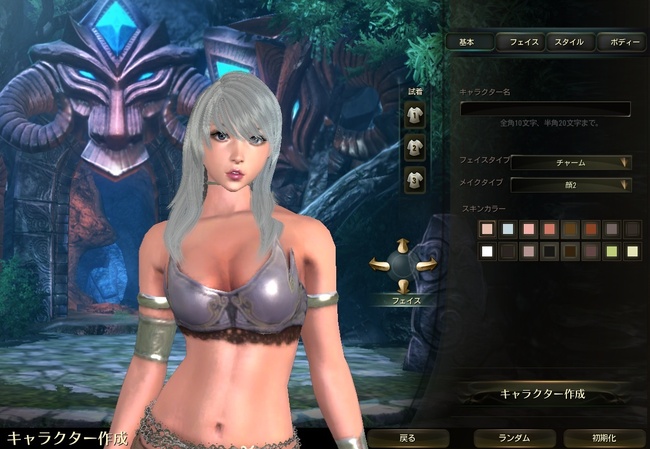Select the white skin color swatch

487,252
